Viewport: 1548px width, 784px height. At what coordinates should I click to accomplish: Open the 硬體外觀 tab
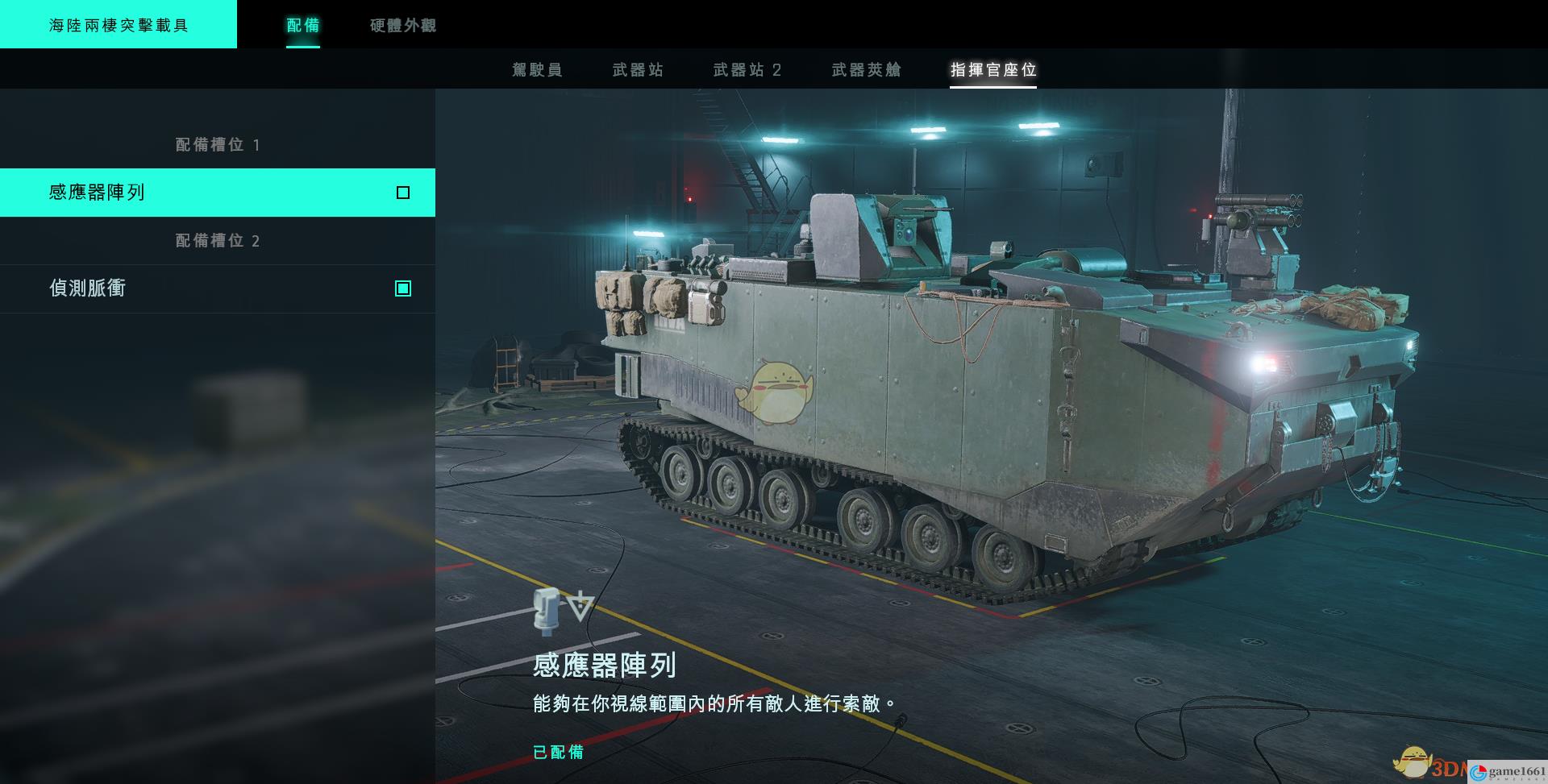click(403, 26)
